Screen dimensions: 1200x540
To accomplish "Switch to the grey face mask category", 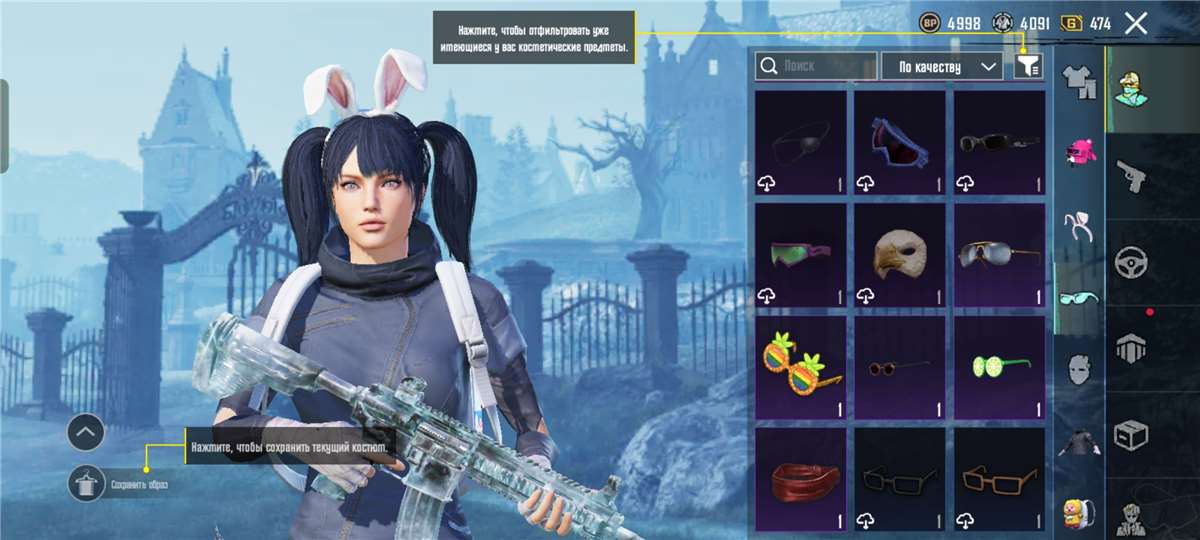I will pos(1078,368).
